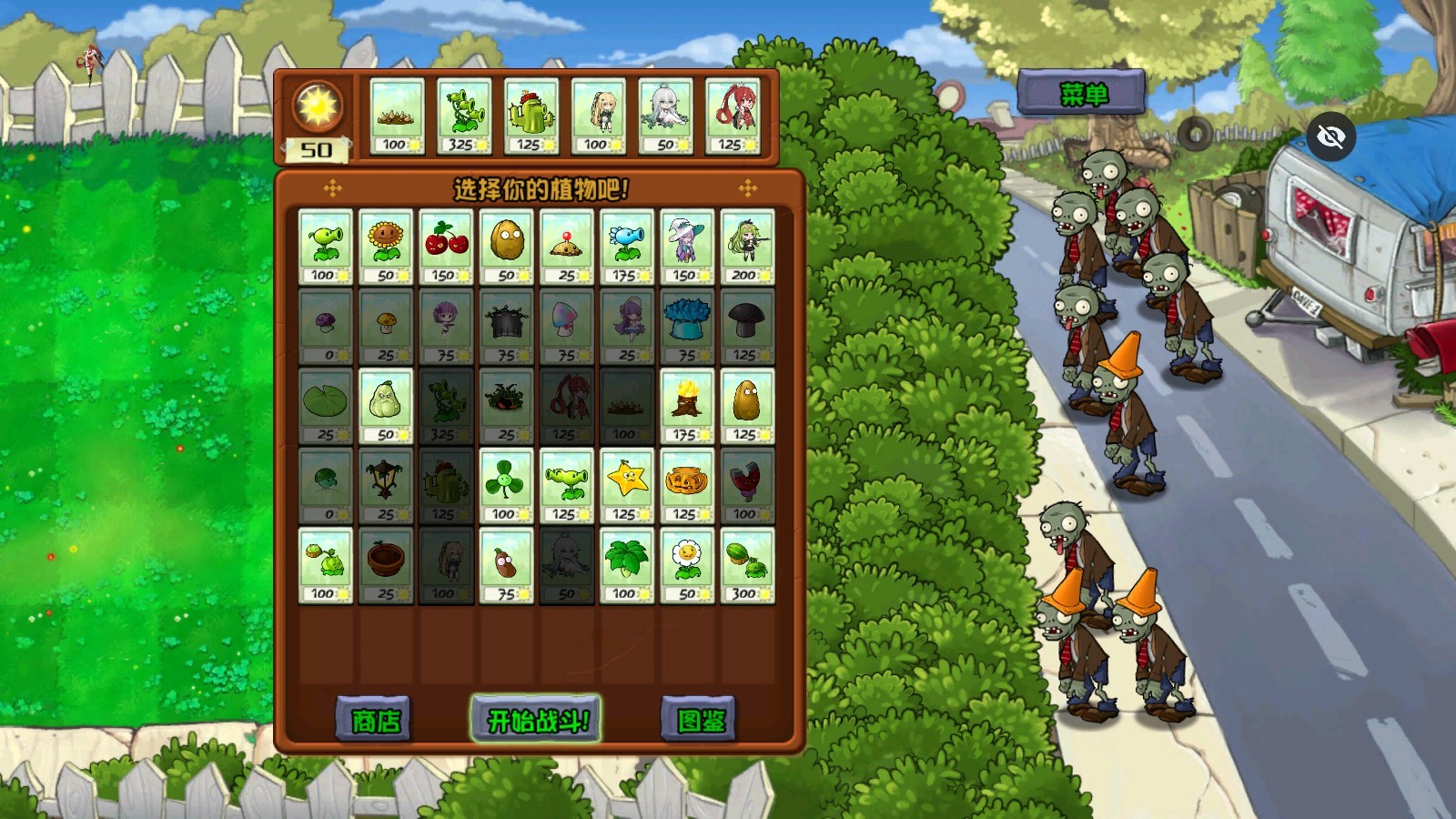
Task: Select the Wall-nut seed card
Action: tap(506, 247)
